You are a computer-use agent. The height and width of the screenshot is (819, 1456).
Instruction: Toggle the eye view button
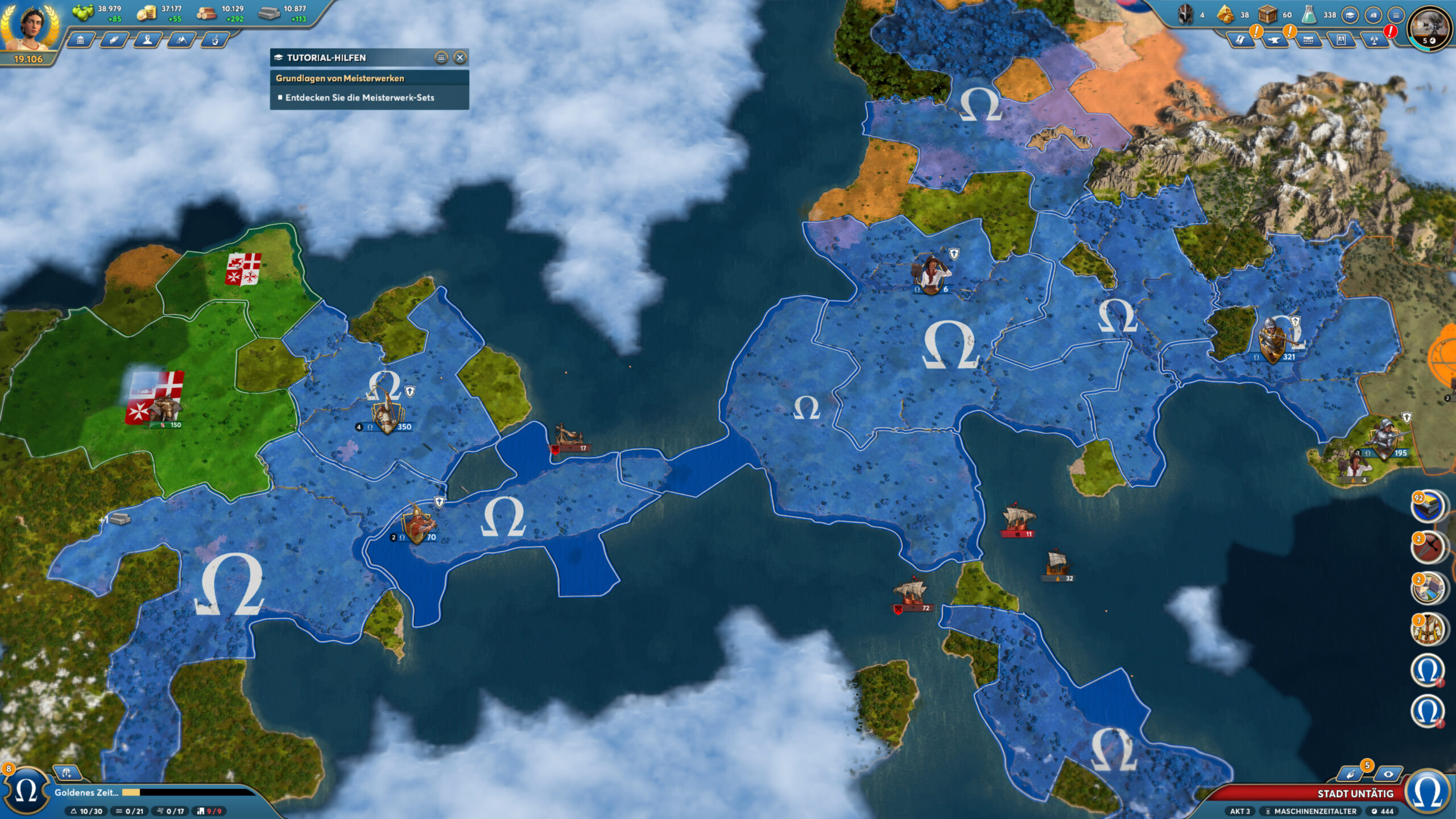coord(1388,774)
